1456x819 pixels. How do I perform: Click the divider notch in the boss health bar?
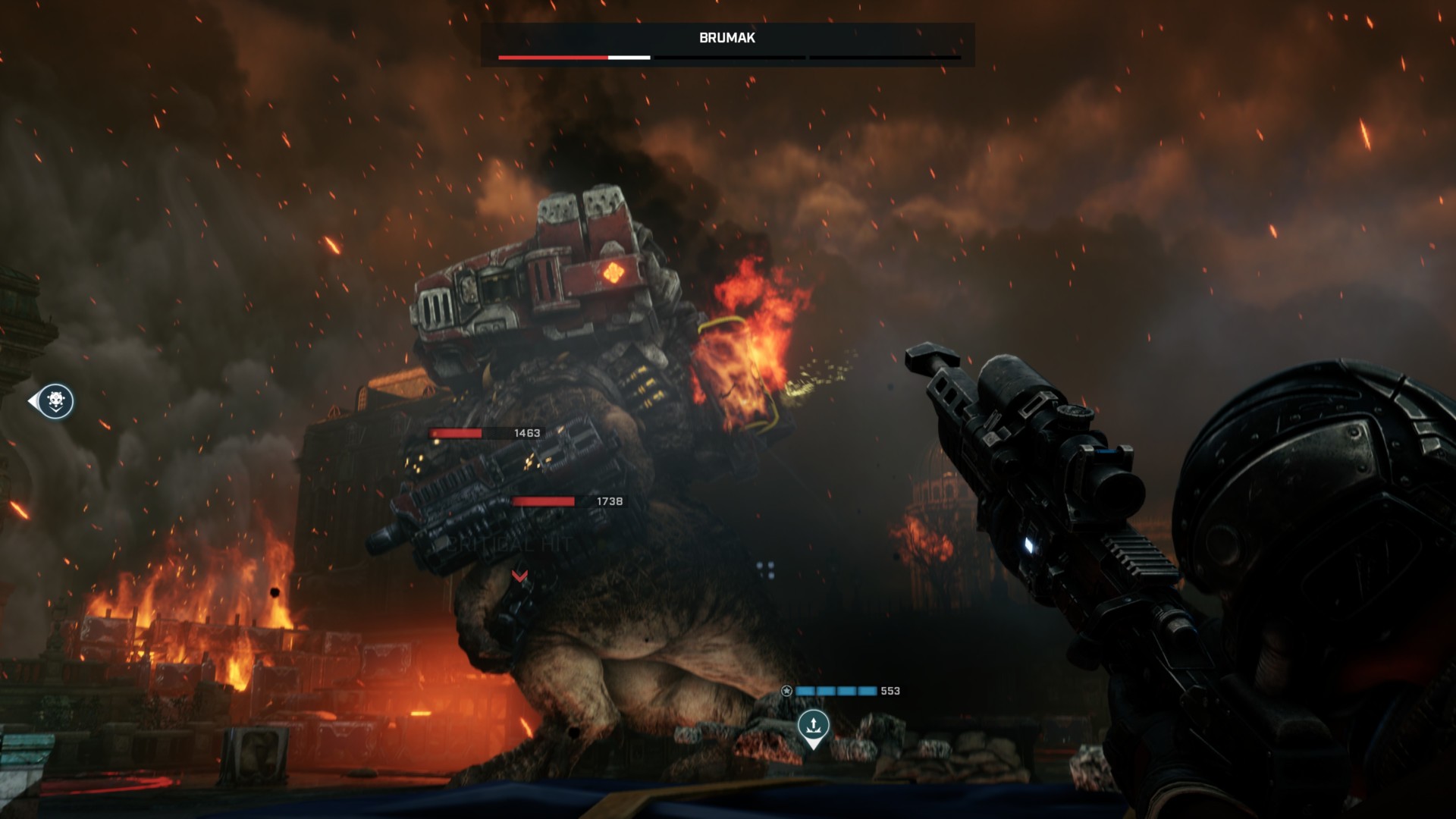pos(808,57)
